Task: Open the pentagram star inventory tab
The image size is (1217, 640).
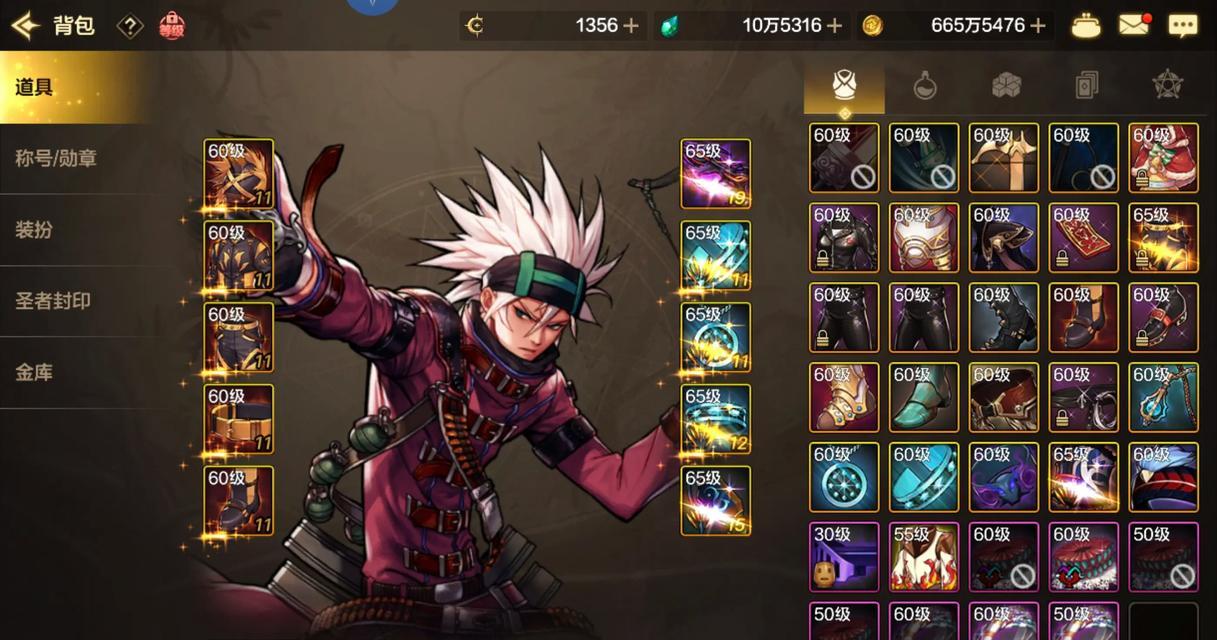Action: (1167, 86)
